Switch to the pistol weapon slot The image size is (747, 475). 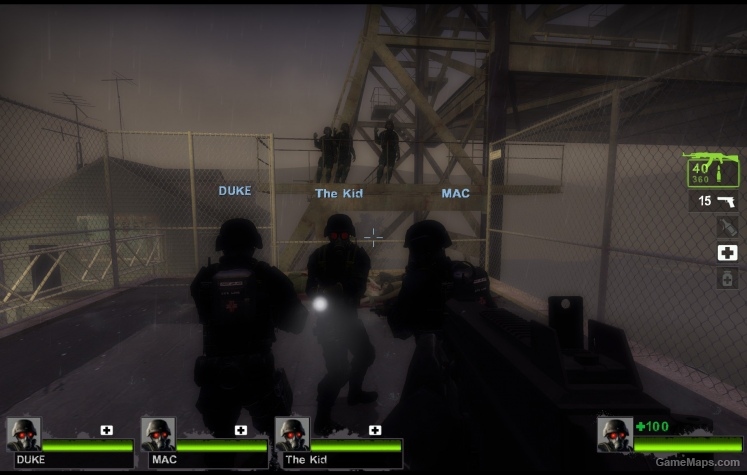[714, 202]
